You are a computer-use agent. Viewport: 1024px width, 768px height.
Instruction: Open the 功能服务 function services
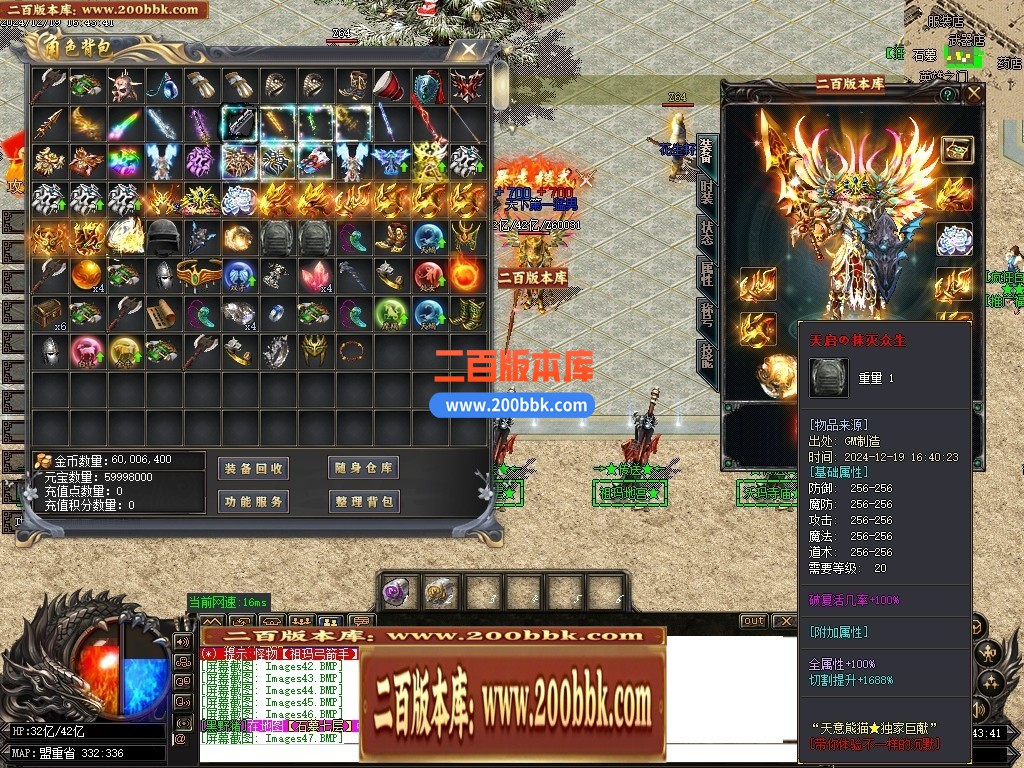[253, 501]
